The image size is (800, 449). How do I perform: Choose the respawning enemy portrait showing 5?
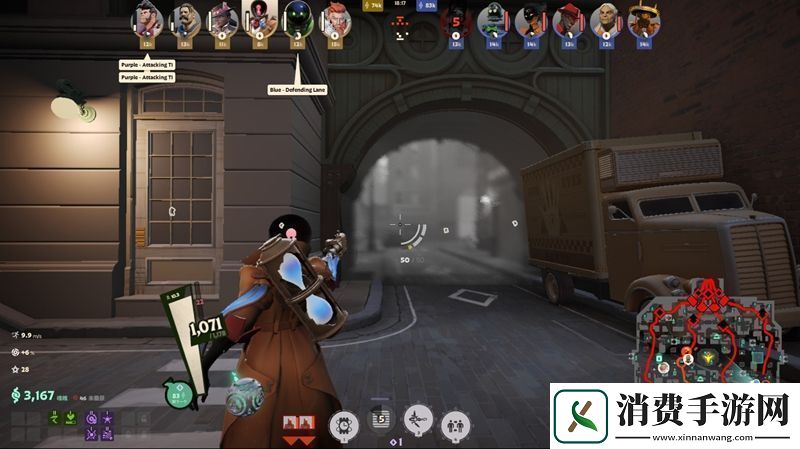pos(456,19)
